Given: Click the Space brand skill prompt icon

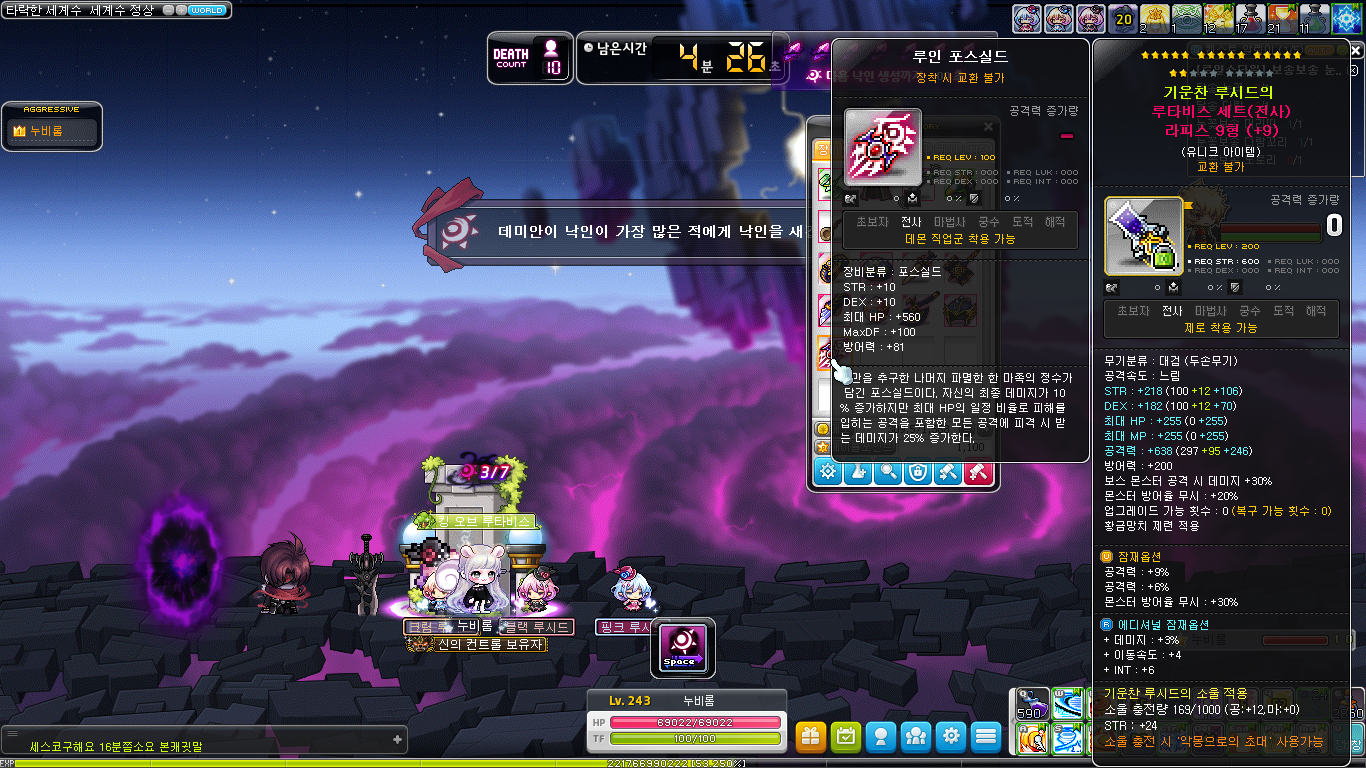Looking at the screenshot, I should (x=683, y=645).
